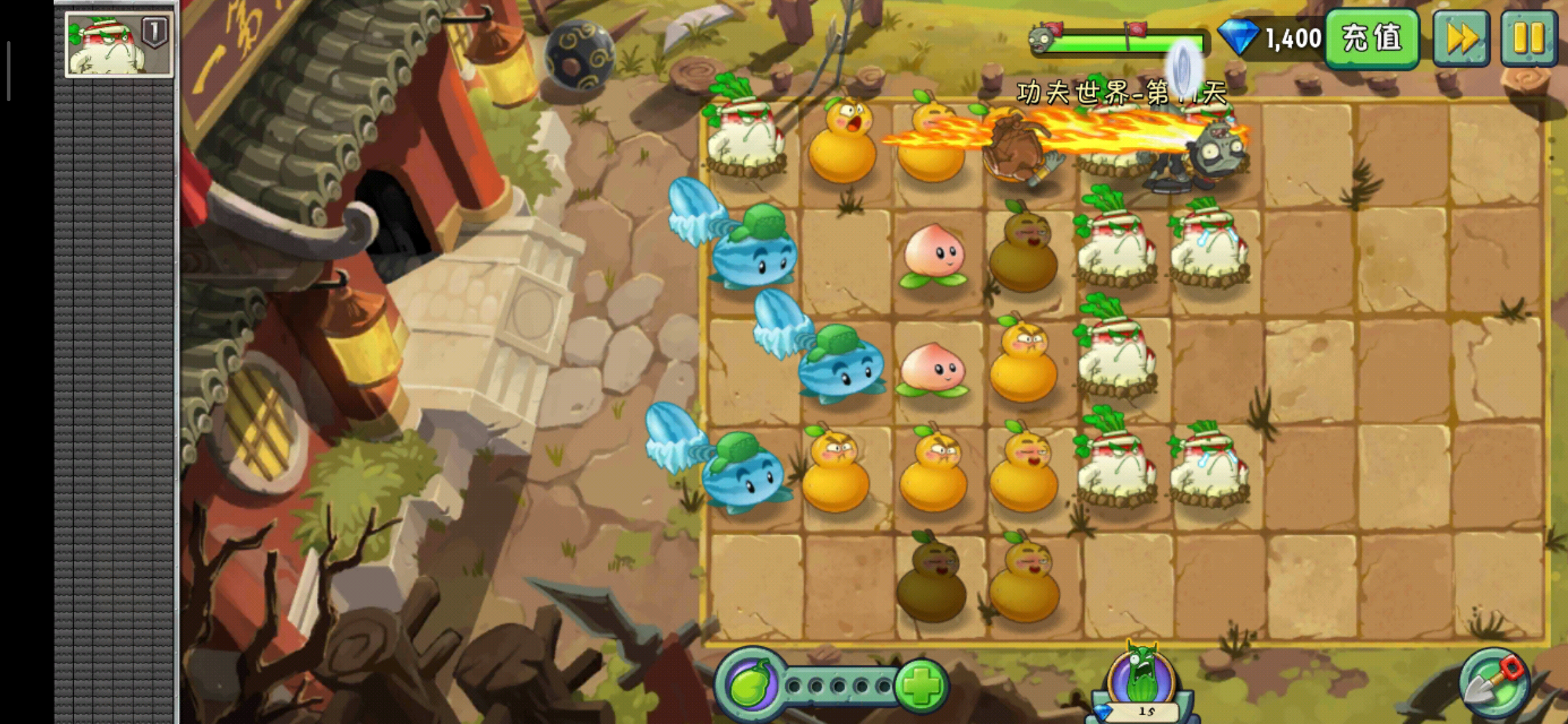The width and height of the screenshot is (1568, 724).
Task: Add plant food with the green plus
Action: point(921,685)
